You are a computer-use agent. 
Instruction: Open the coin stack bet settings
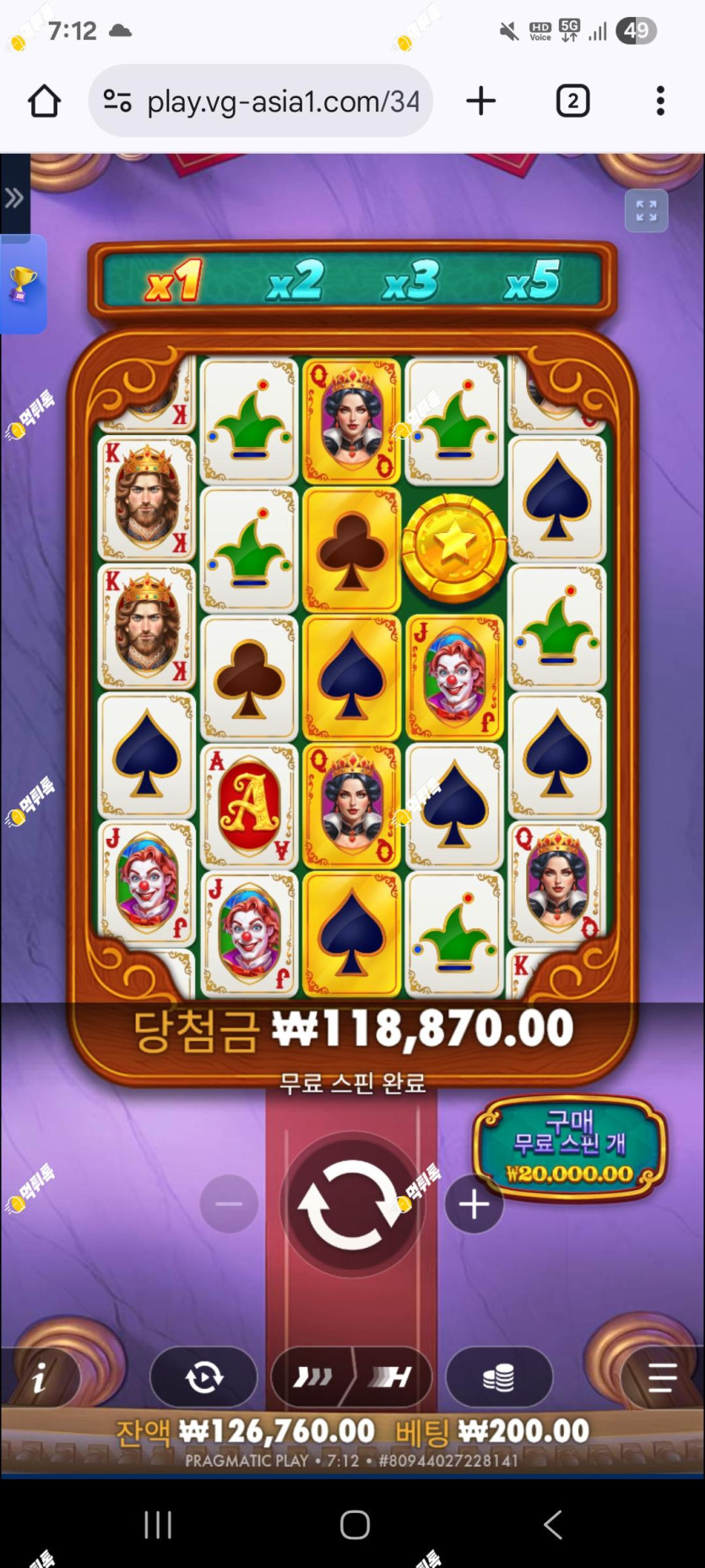498,1378
